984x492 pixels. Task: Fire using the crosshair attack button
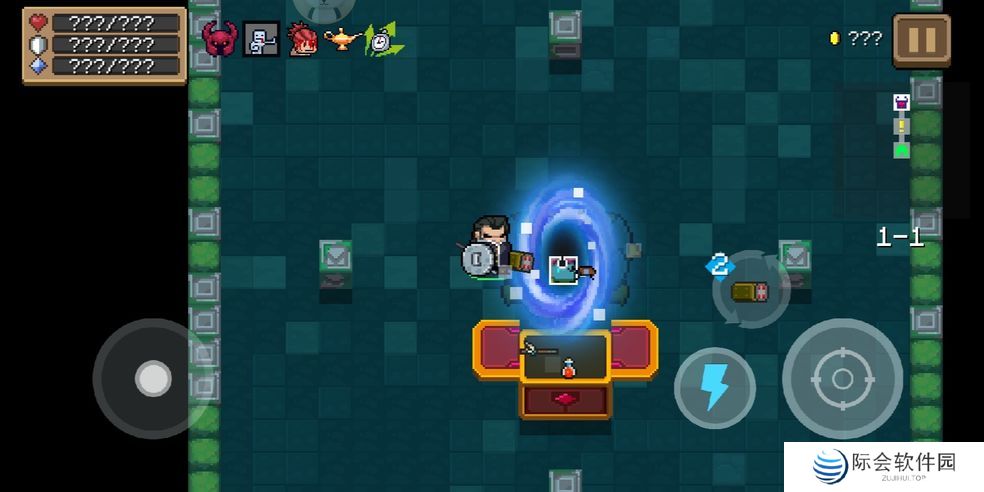coord(841,379)
